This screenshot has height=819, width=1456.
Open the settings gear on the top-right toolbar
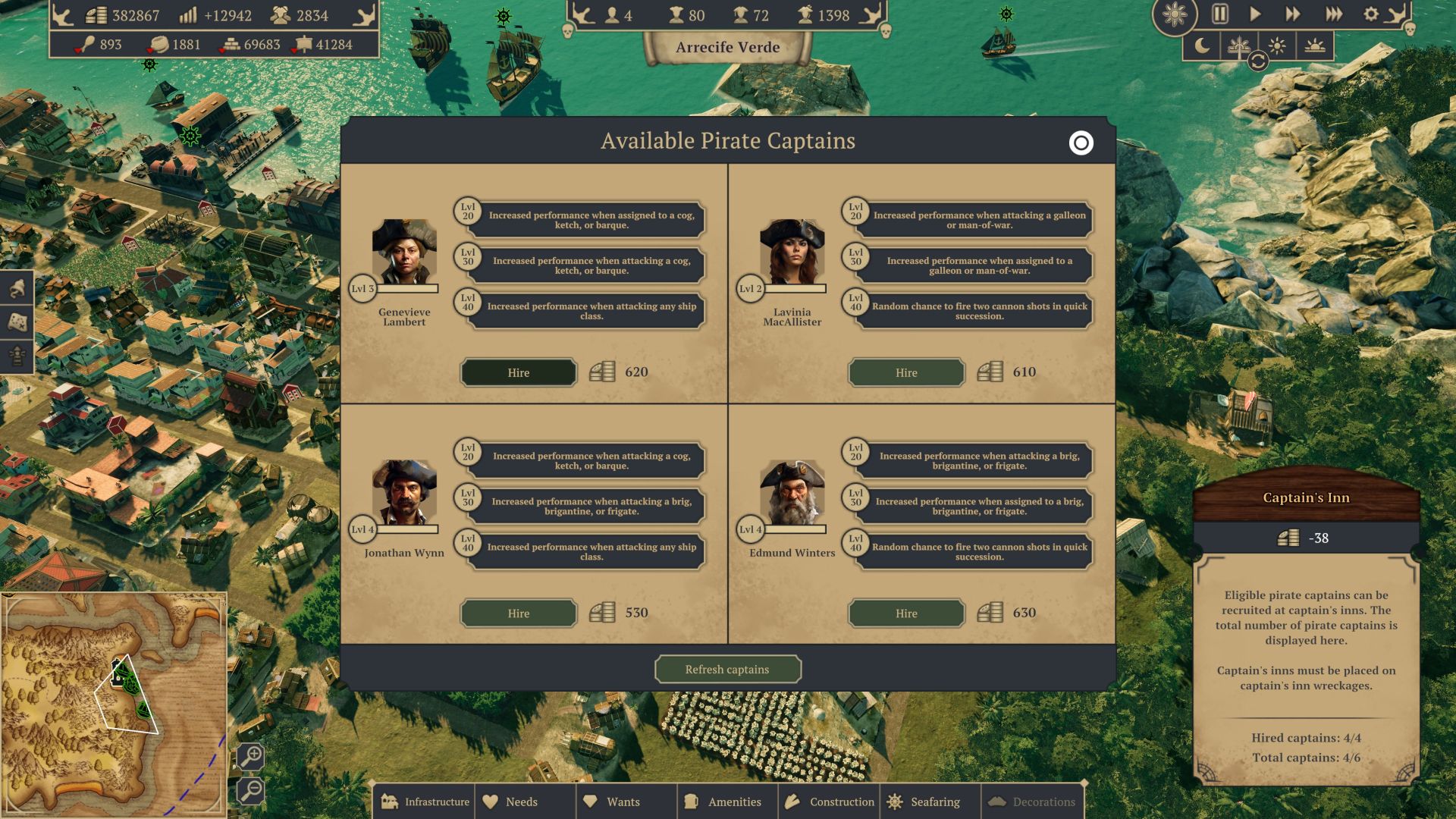click(1371, 13)
